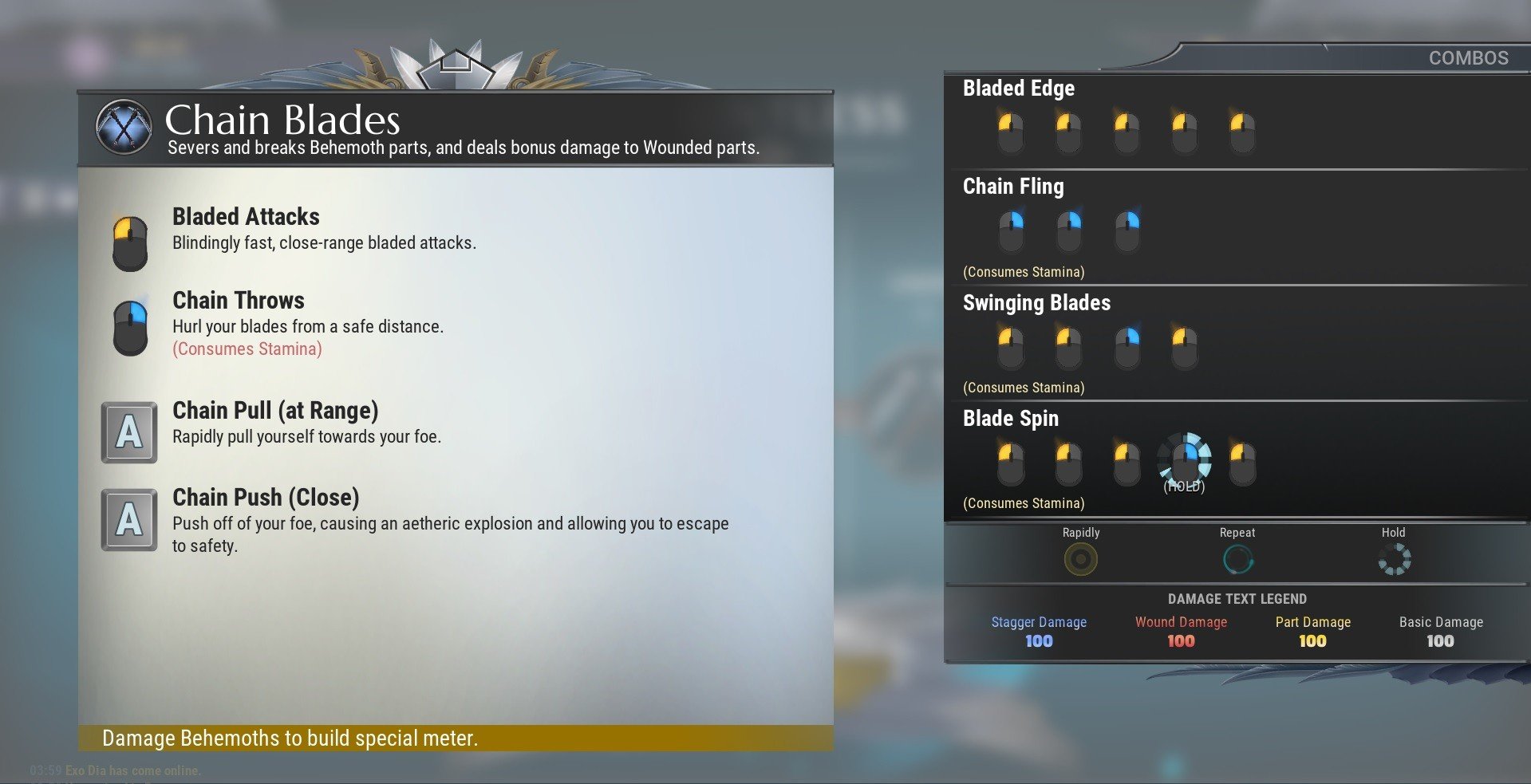1531x784 pixels.
Task: Select the Chain Pull keybind icon
Action: pos(129,433)
